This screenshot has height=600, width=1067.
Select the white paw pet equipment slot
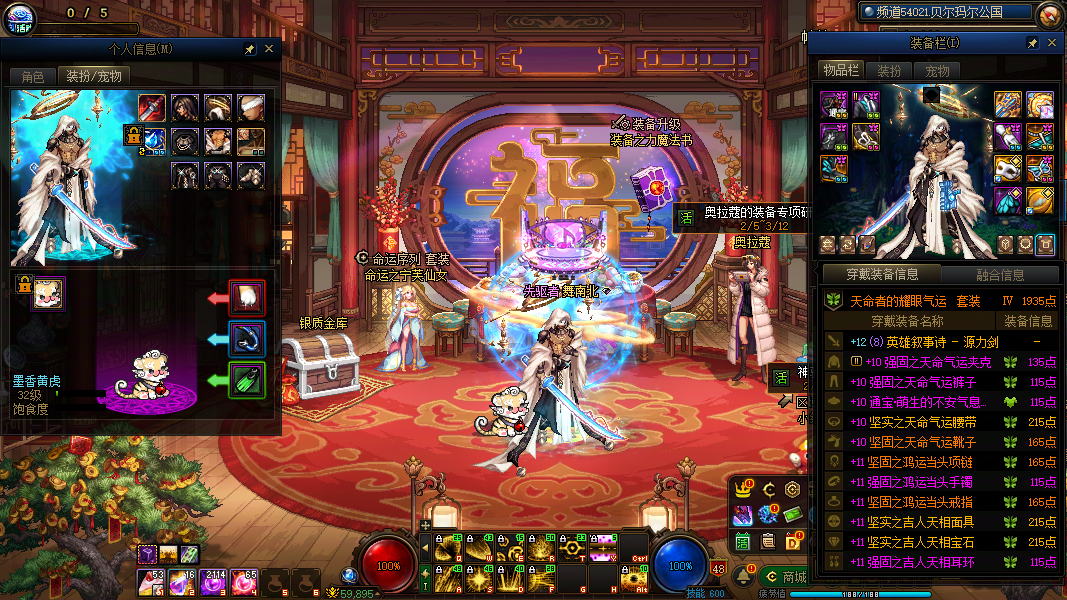247,297
